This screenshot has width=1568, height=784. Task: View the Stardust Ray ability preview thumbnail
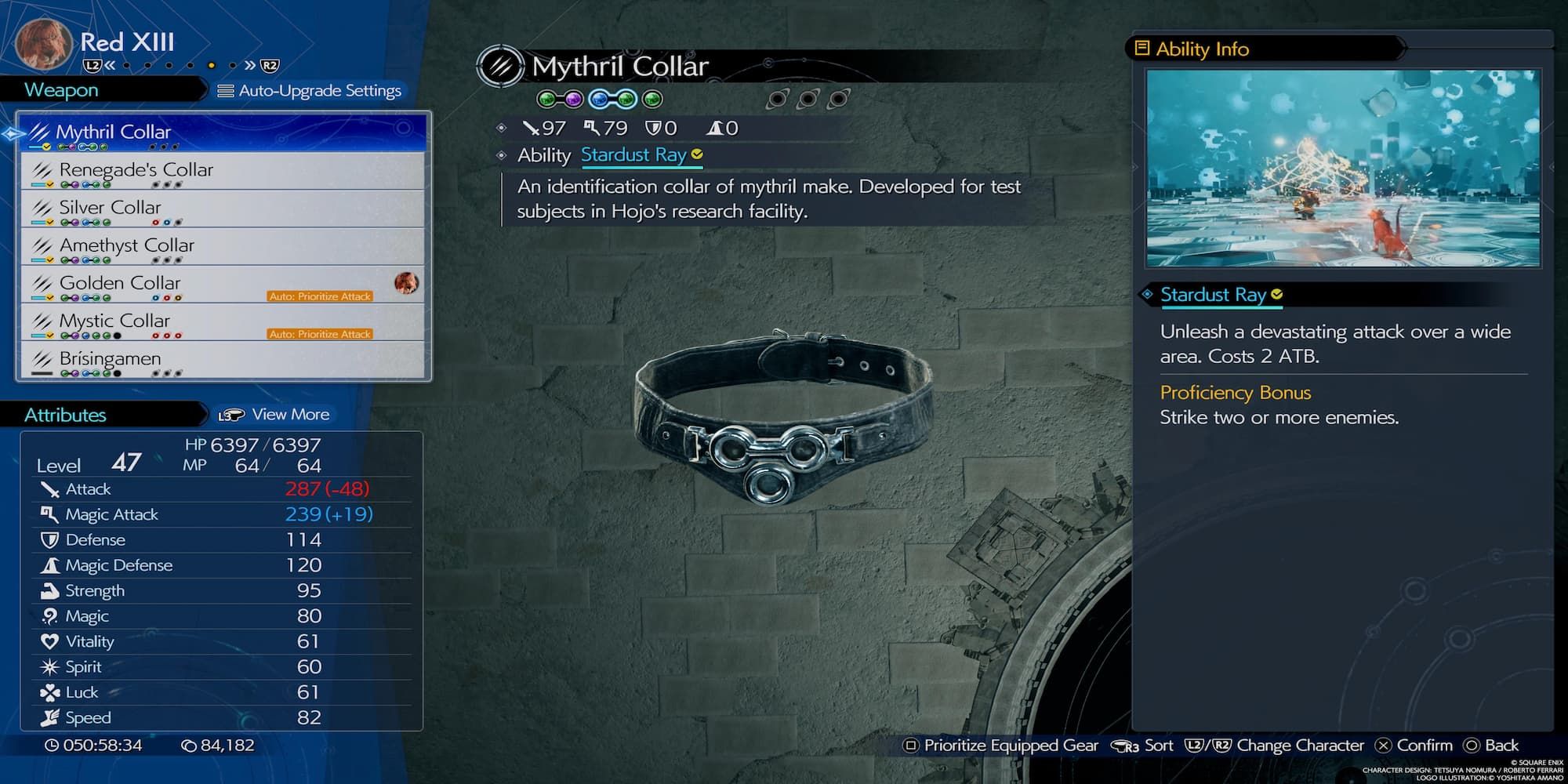pos(1342,168)
